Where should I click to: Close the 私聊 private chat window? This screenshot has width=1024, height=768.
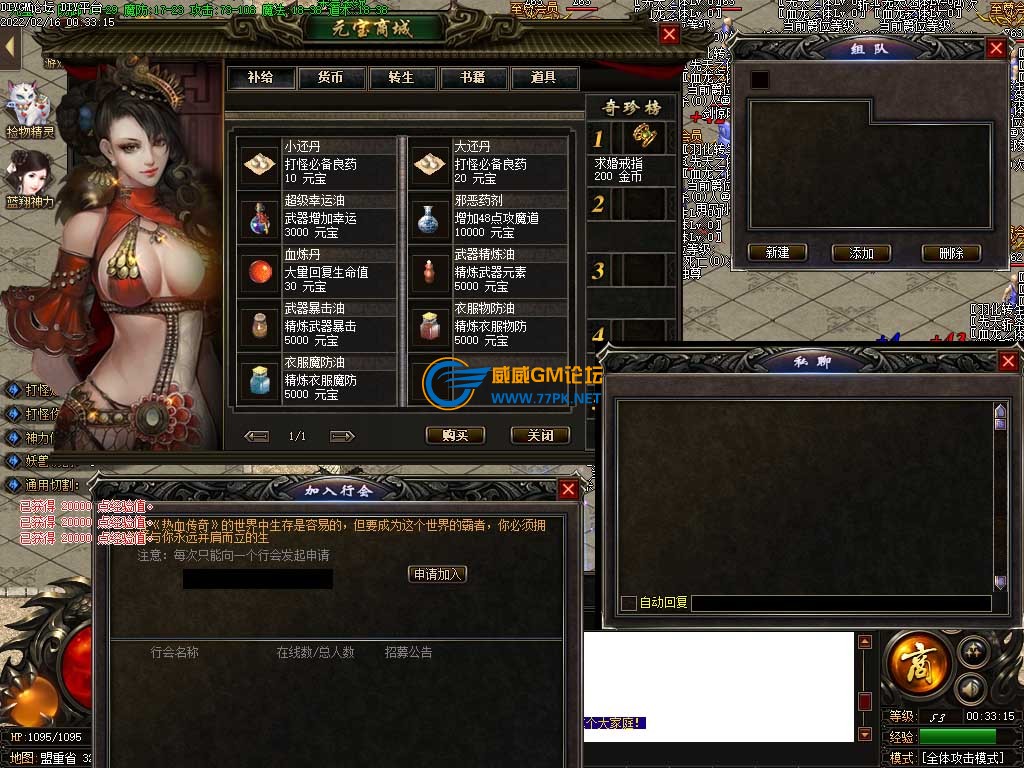[x=1008, y=362]
